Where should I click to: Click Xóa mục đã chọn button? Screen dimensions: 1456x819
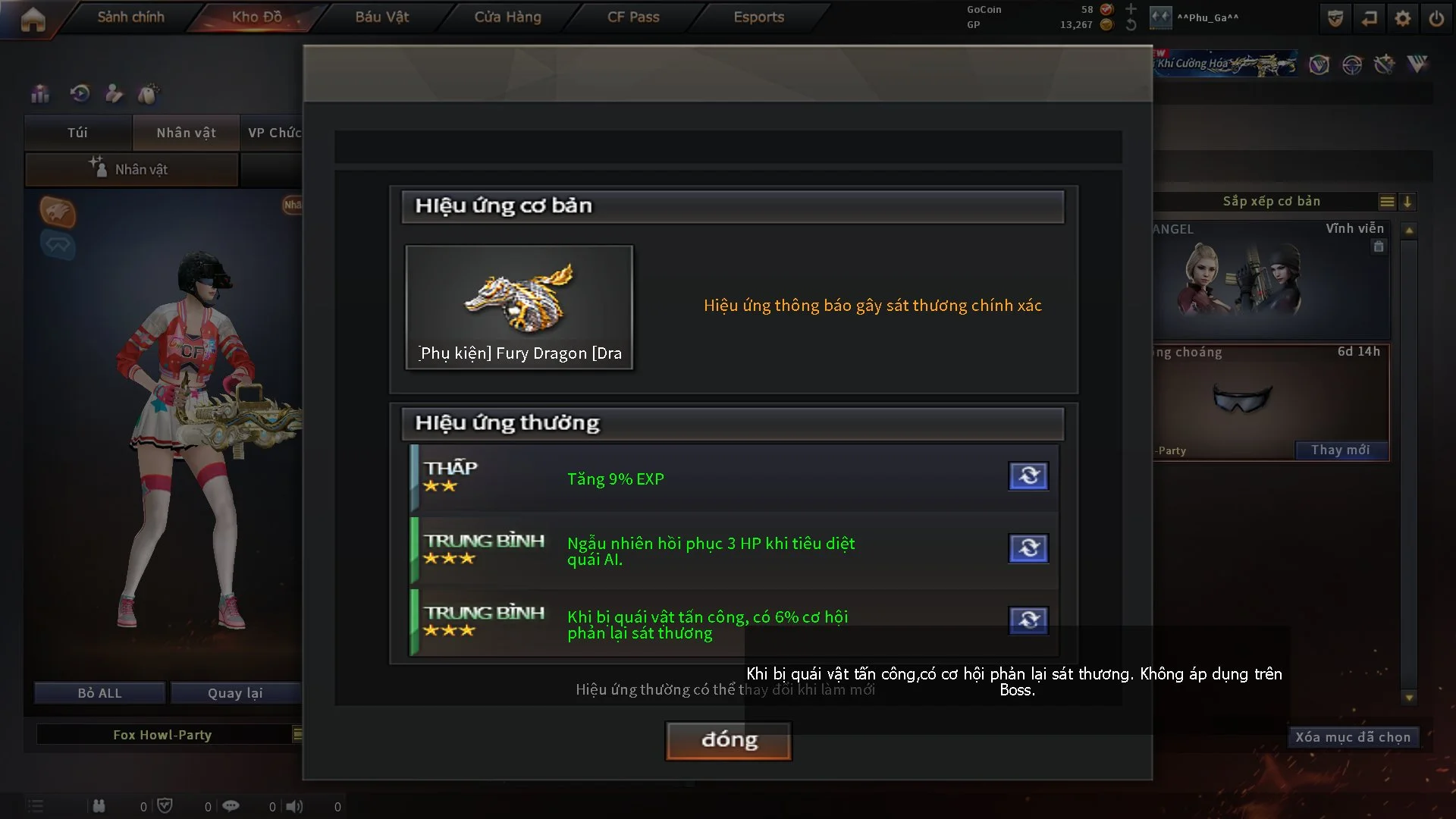point(1353,737)
